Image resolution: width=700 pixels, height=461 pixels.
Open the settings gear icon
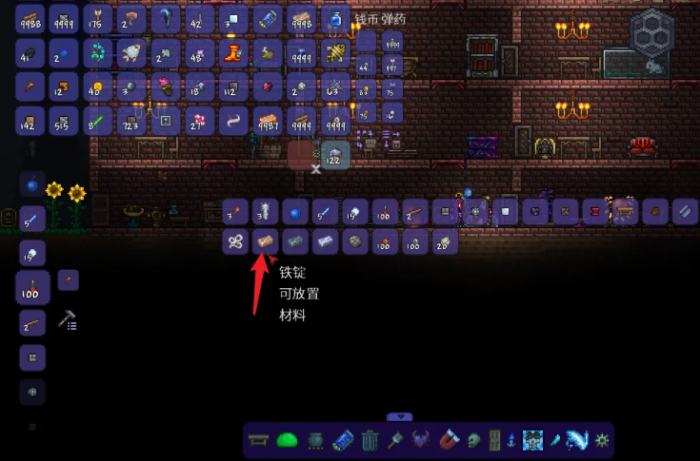click(x=601, y=440)
